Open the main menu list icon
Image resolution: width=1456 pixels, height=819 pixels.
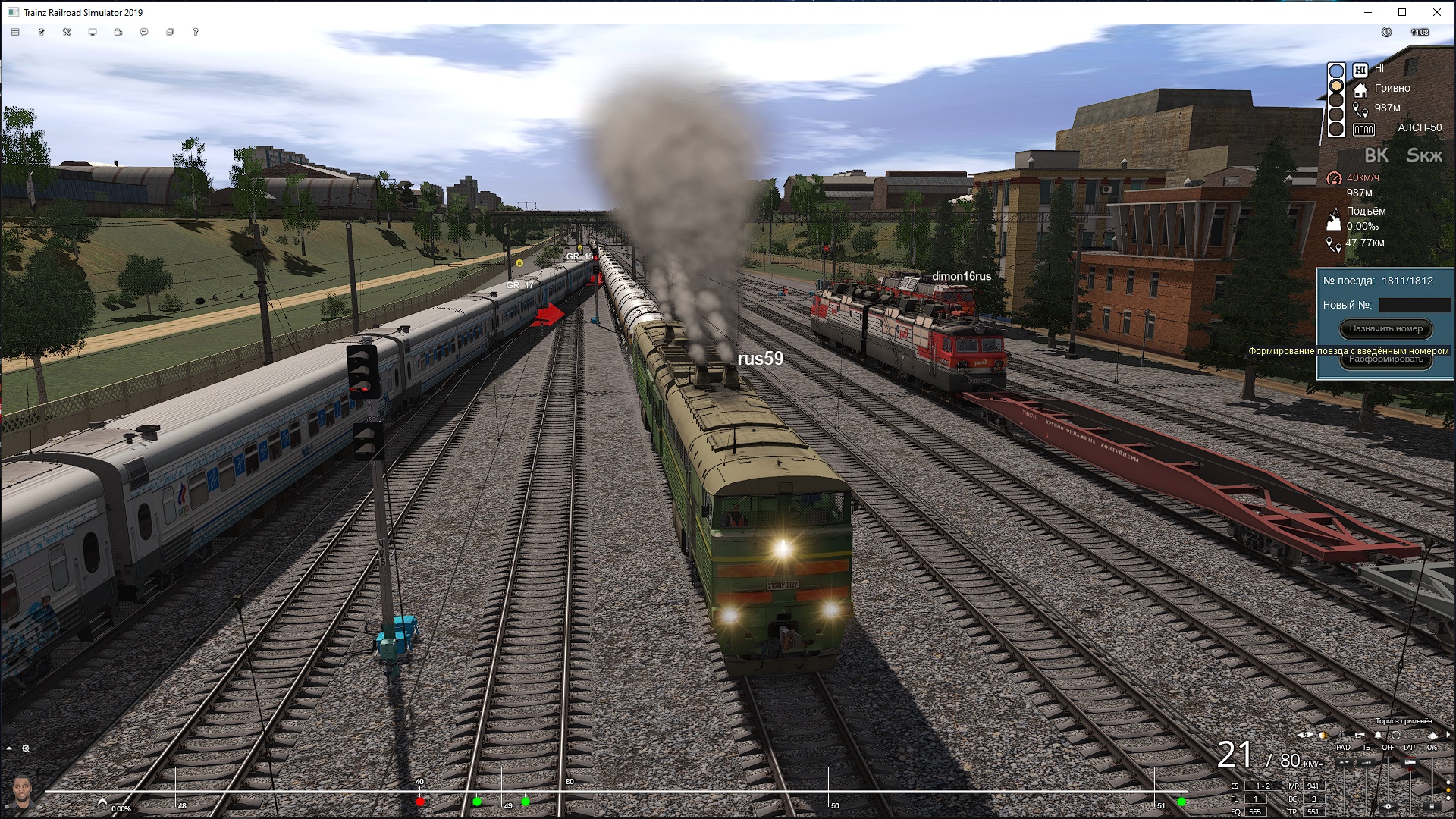point(15,32)
